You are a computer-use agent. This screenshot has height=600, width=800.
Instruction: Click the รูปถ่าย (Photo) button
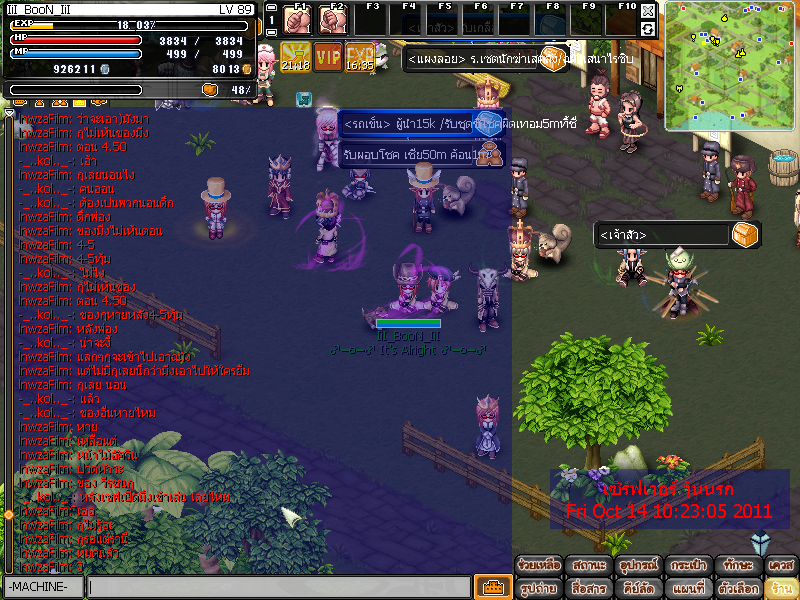coord(538,587)
